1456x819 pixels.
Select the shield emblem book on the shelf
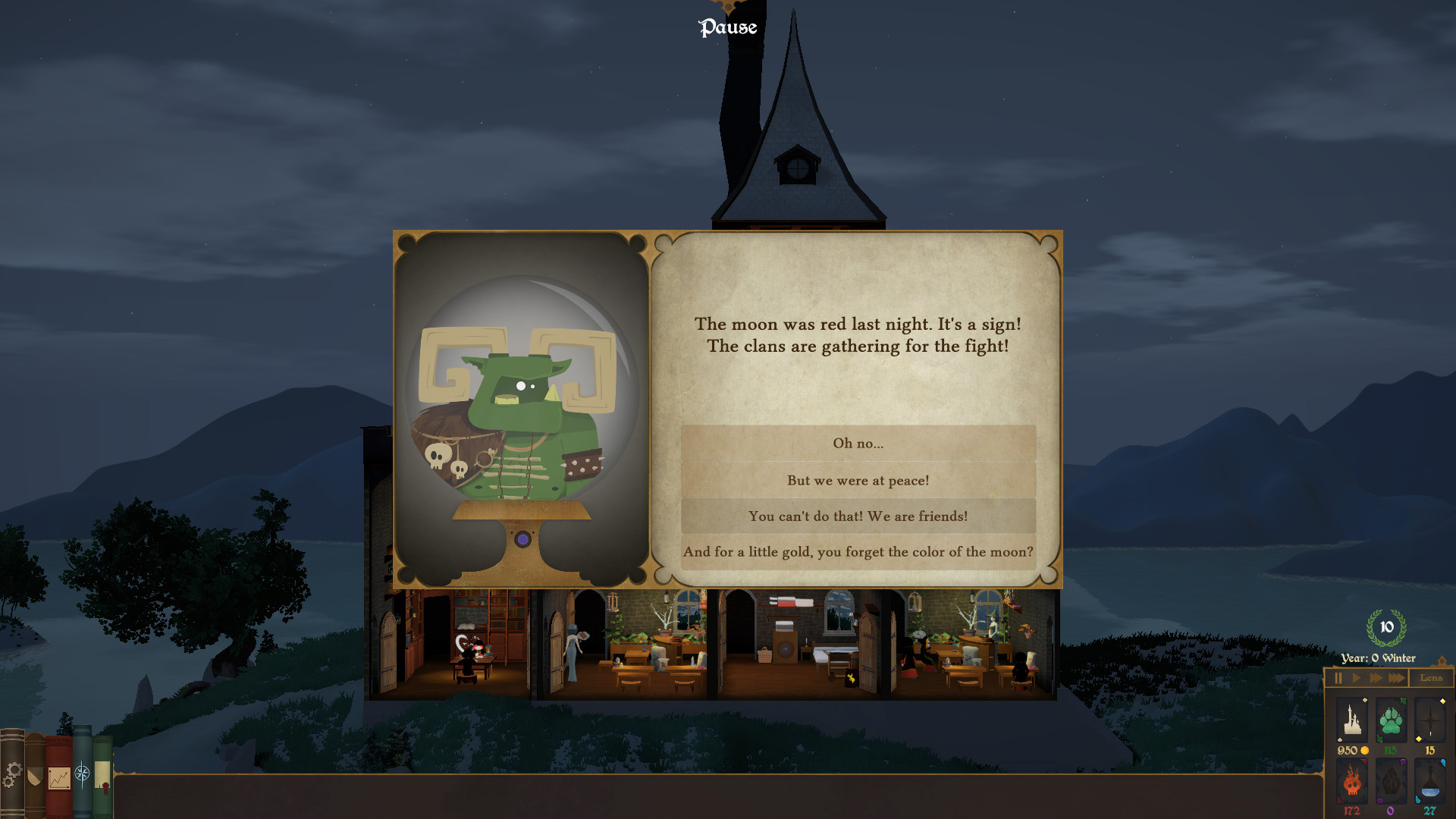pyautogui.click(x=35, y=775)
